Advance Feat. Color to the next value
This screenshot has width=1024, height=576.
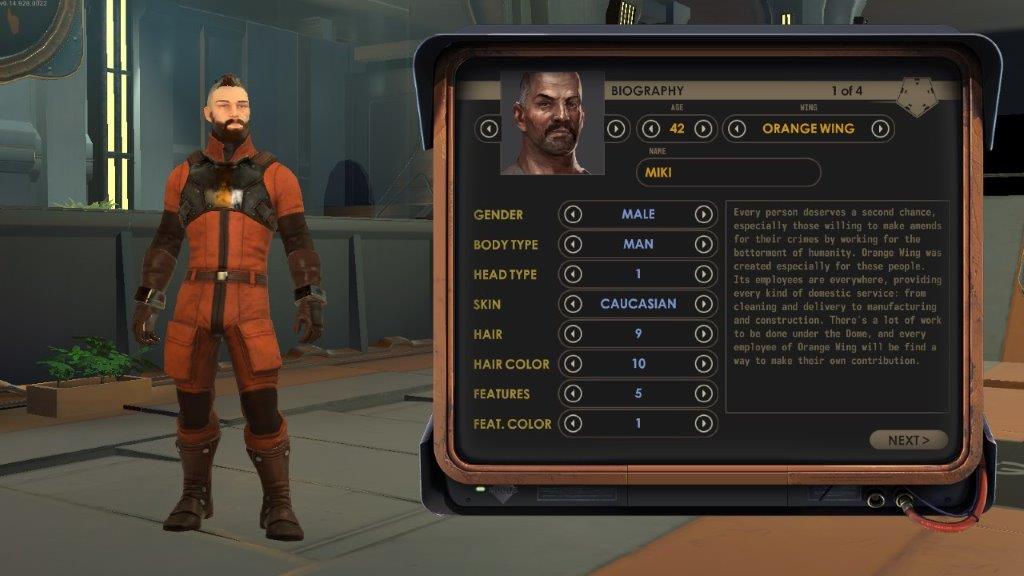[x=704, y=424]
